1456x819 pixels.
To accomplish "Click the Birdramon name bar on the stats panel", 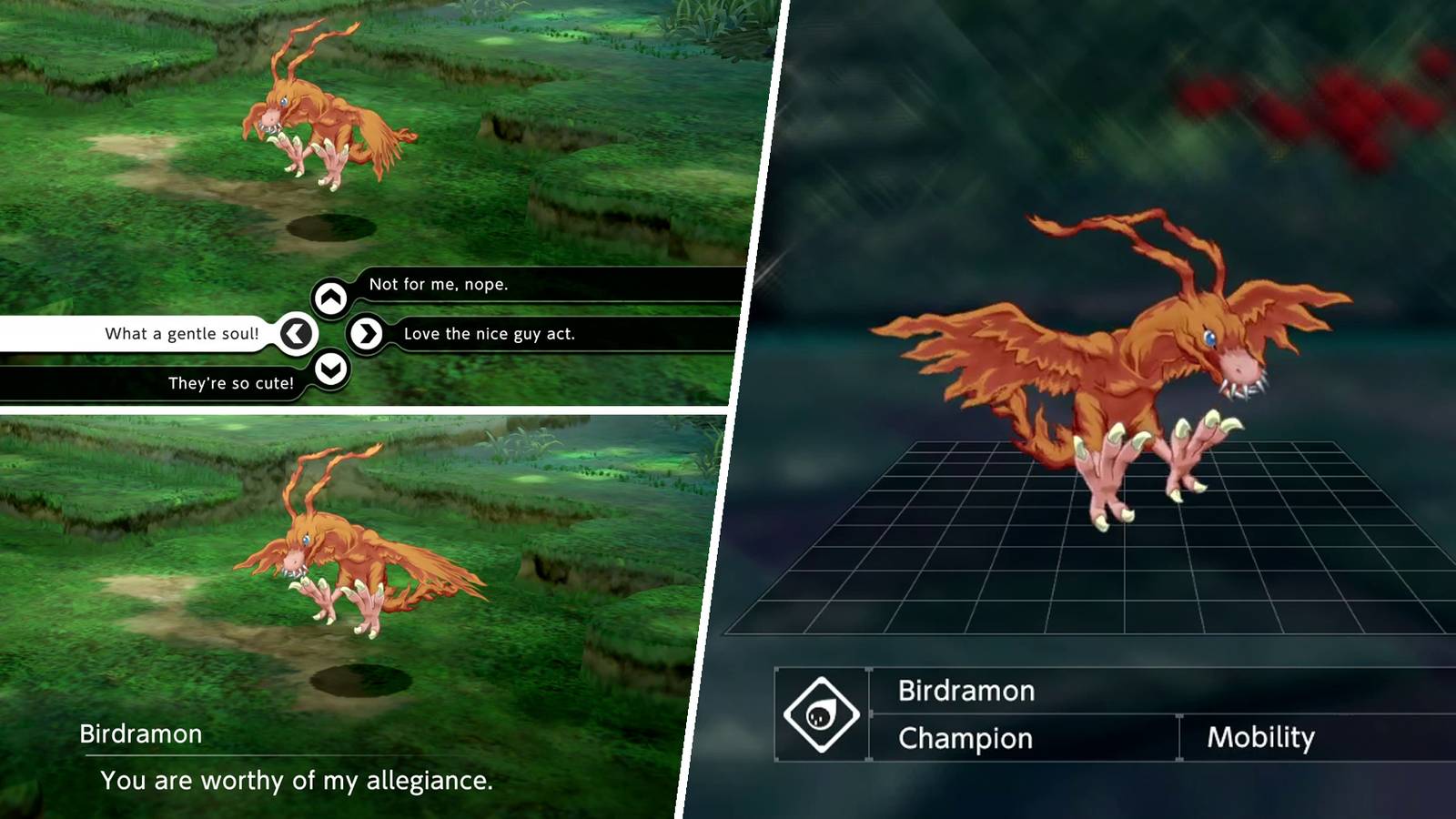I will (967, 691).
